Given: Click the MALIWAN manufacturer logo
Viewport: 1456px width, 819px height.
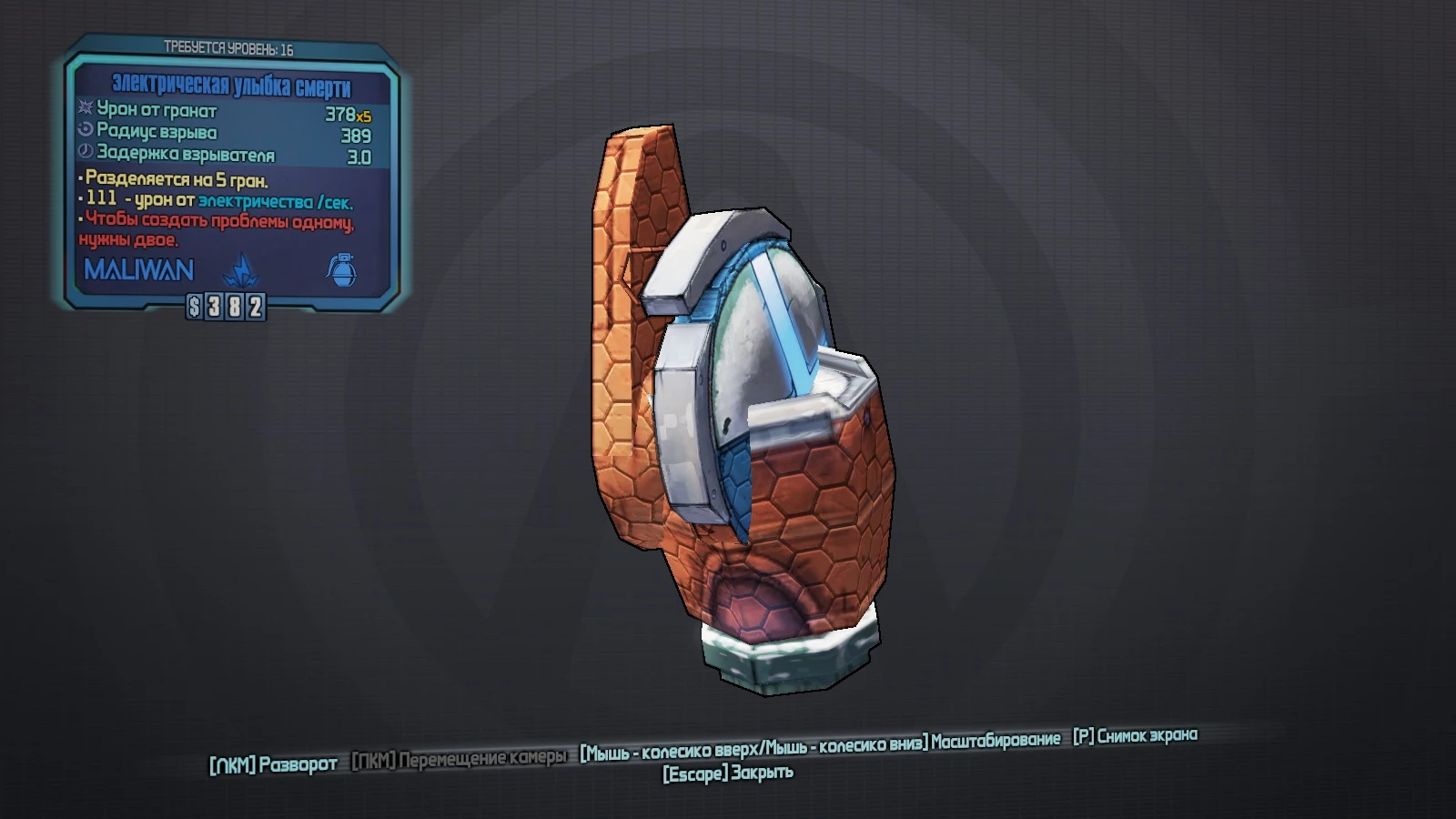Looking at the screenshot, I should pyautogui.click(x=137, y=268).
